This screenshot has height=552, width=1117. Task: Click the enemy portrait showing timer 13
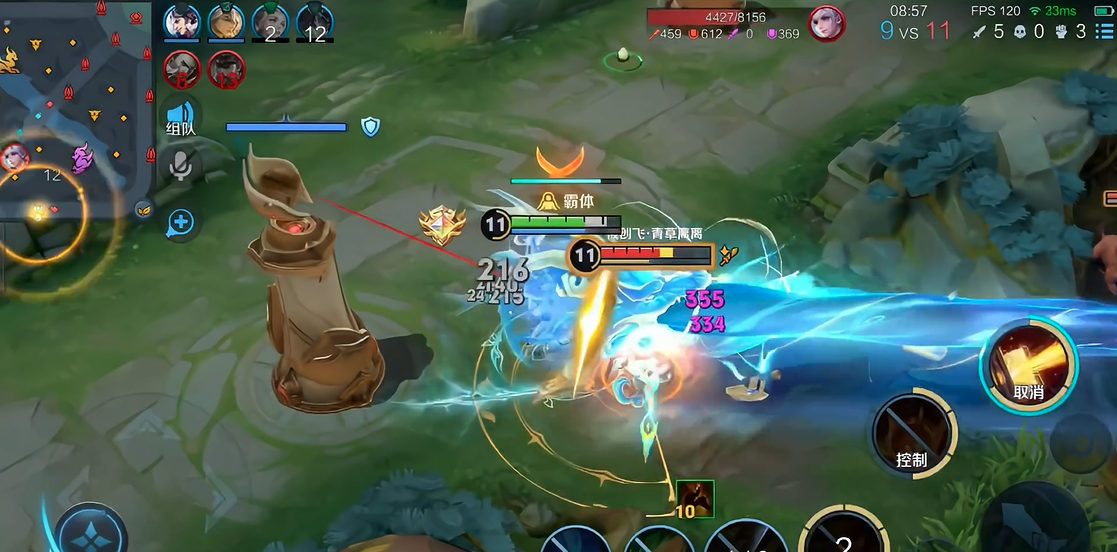(227, 70)
